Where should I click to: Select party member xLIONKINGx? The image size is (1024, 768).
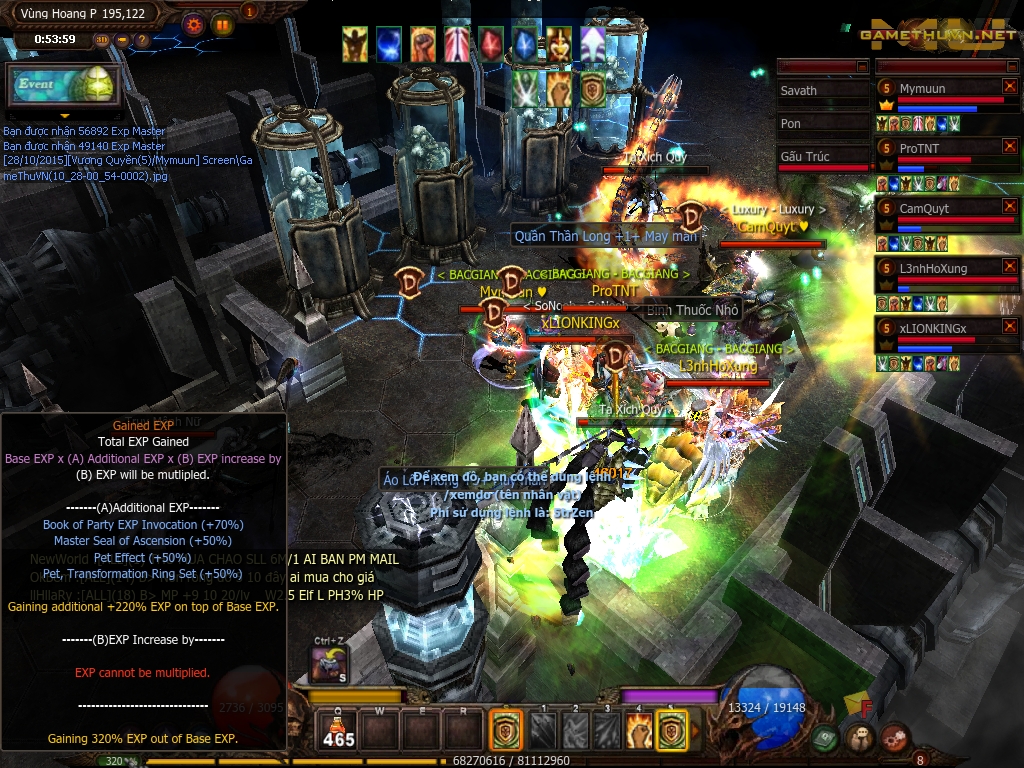(942, 328)
